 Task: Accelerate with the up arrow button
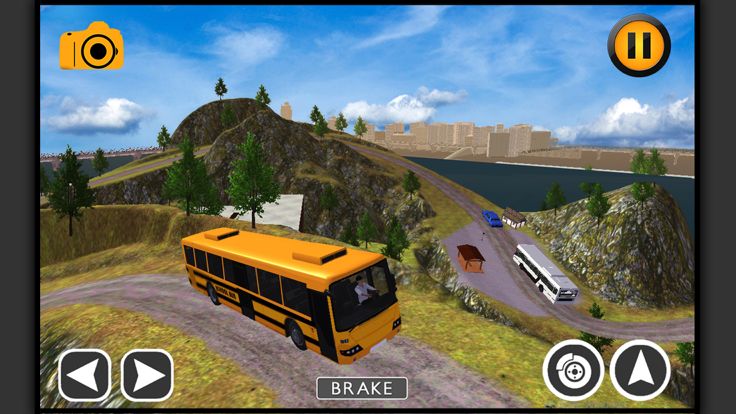640,370
